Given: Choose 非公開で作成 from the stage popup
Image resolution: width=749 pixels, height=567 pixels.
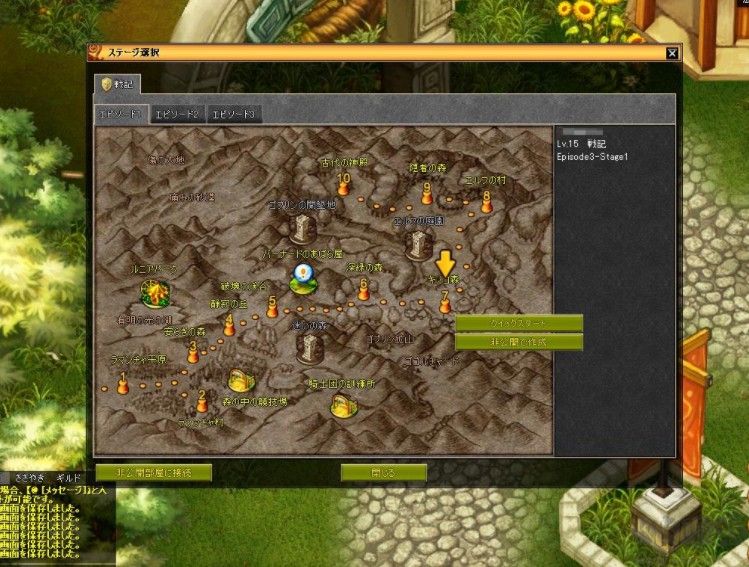Looking at the screenshot, I should point(518,342).
